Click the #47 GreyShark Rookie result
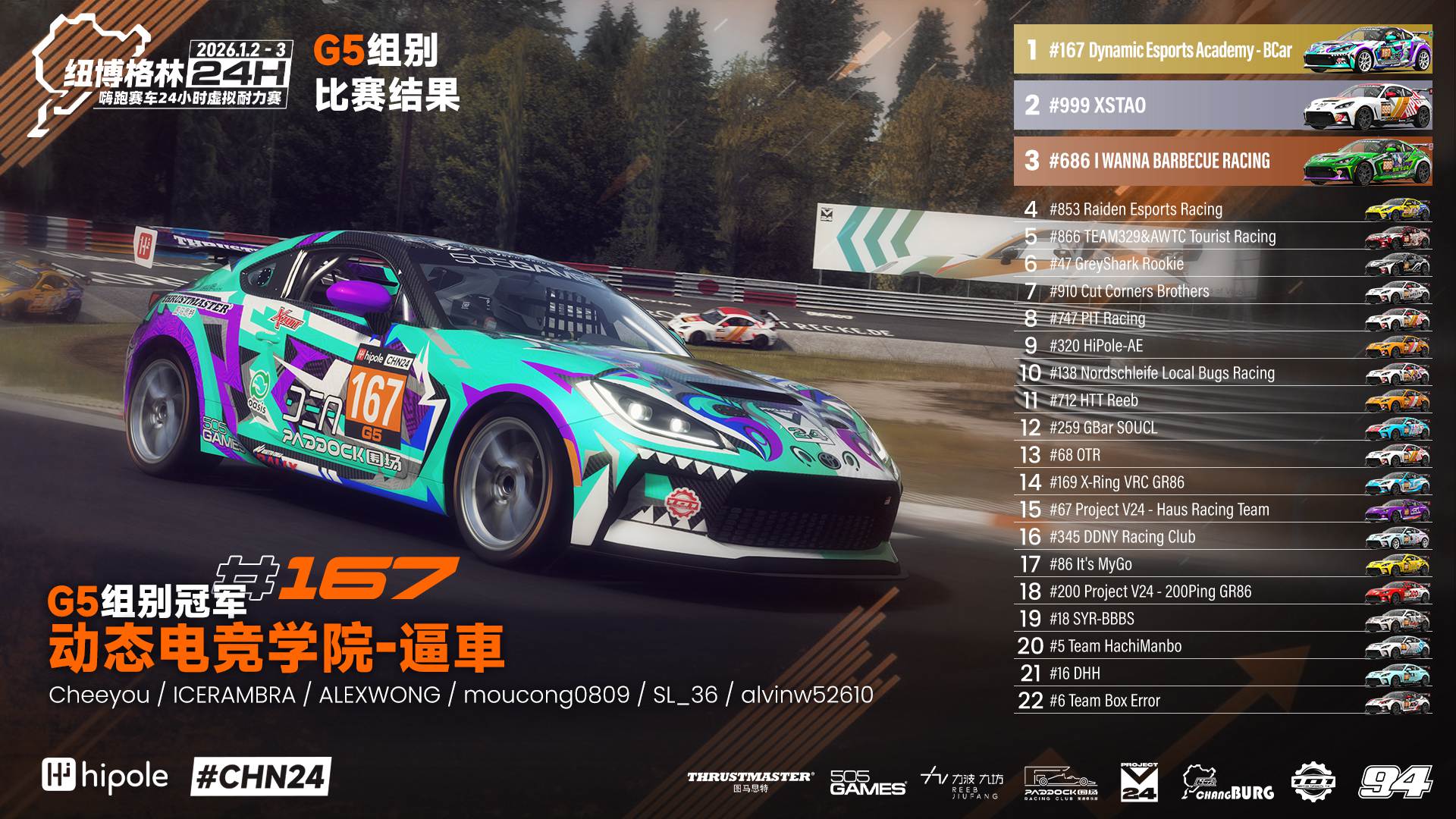This screenshot has height=819, width=1456. [x=1222, y=264]
